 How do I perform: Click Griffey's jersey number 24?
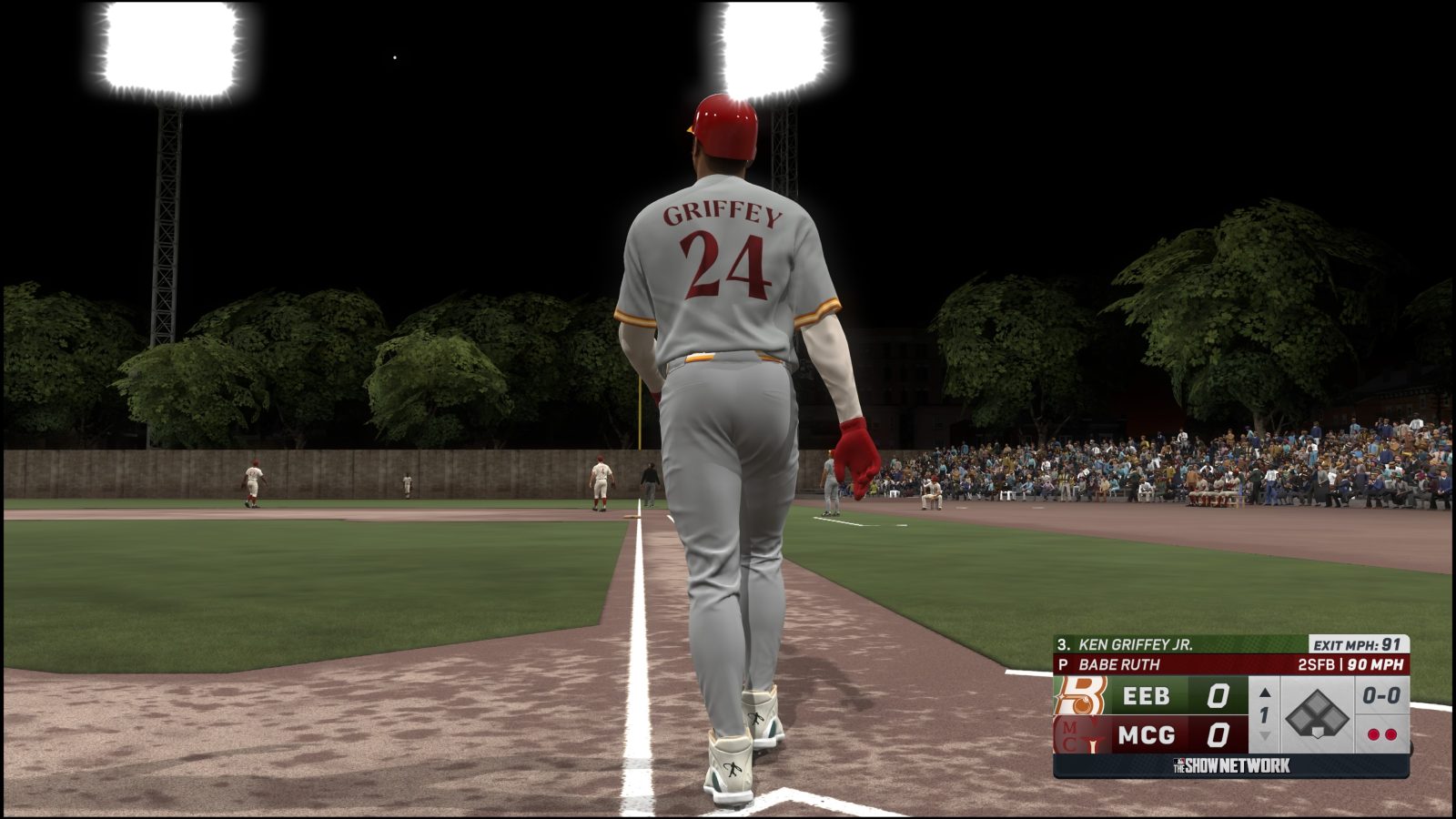pos(725,264)
